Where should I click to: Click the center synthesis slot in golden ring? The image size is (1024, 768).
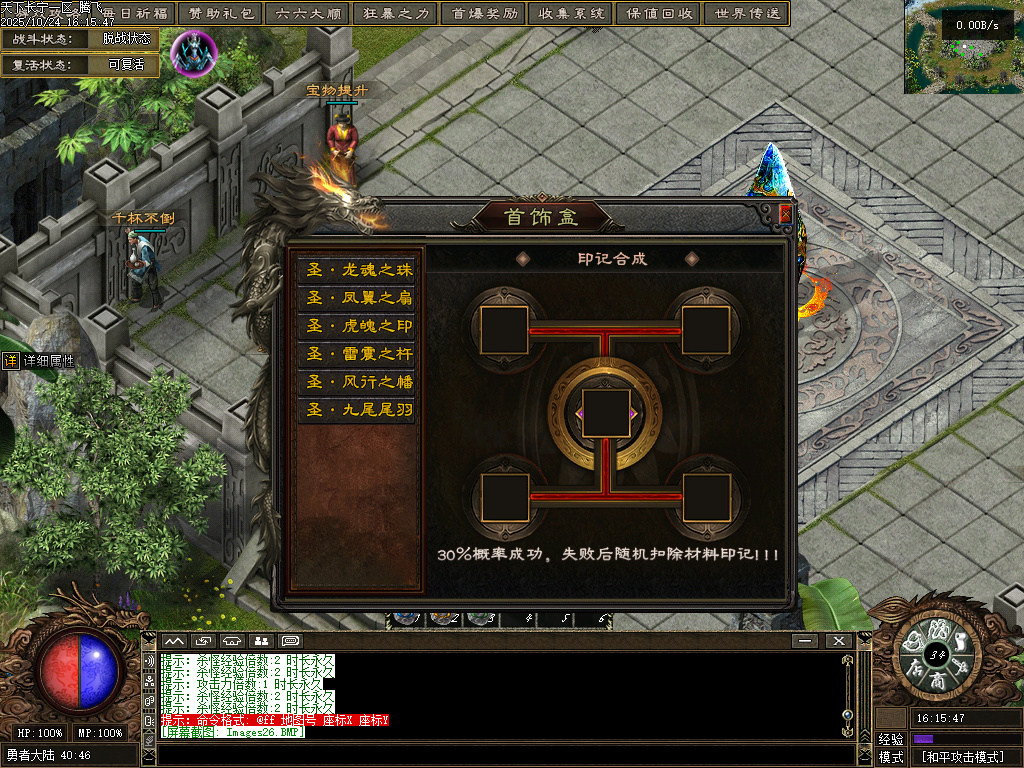click(x=605, y=414)
